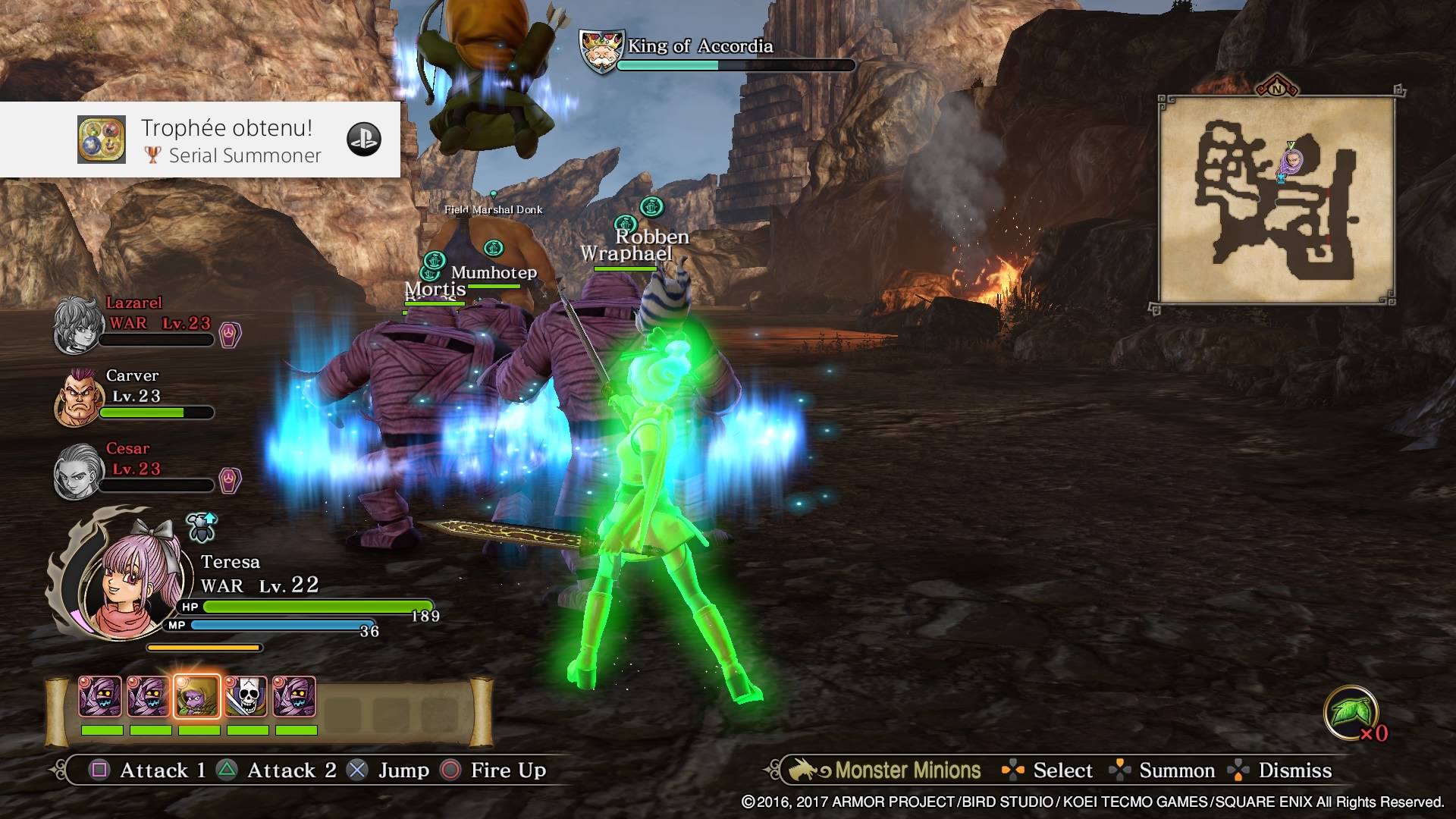
Task: Click the fly buff icon above Teresa
Action: coord(202,528)
